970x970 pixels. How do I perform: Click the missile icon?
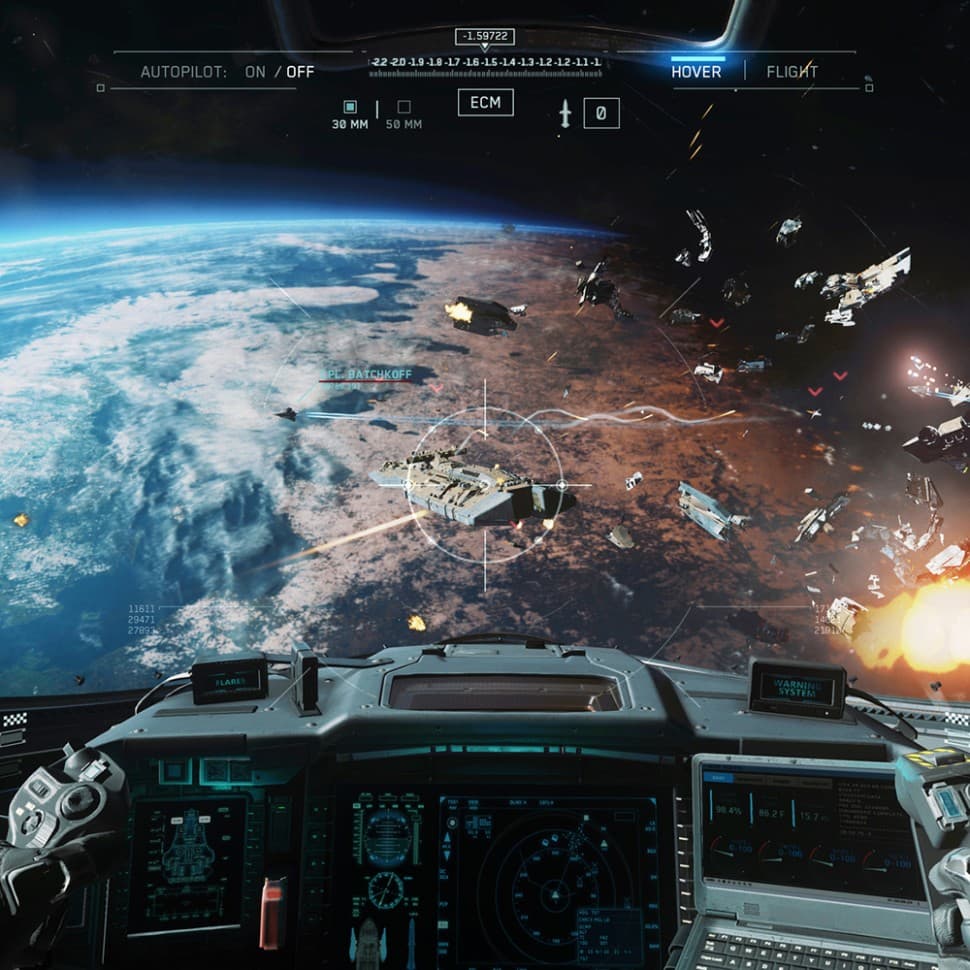[565, 114]
